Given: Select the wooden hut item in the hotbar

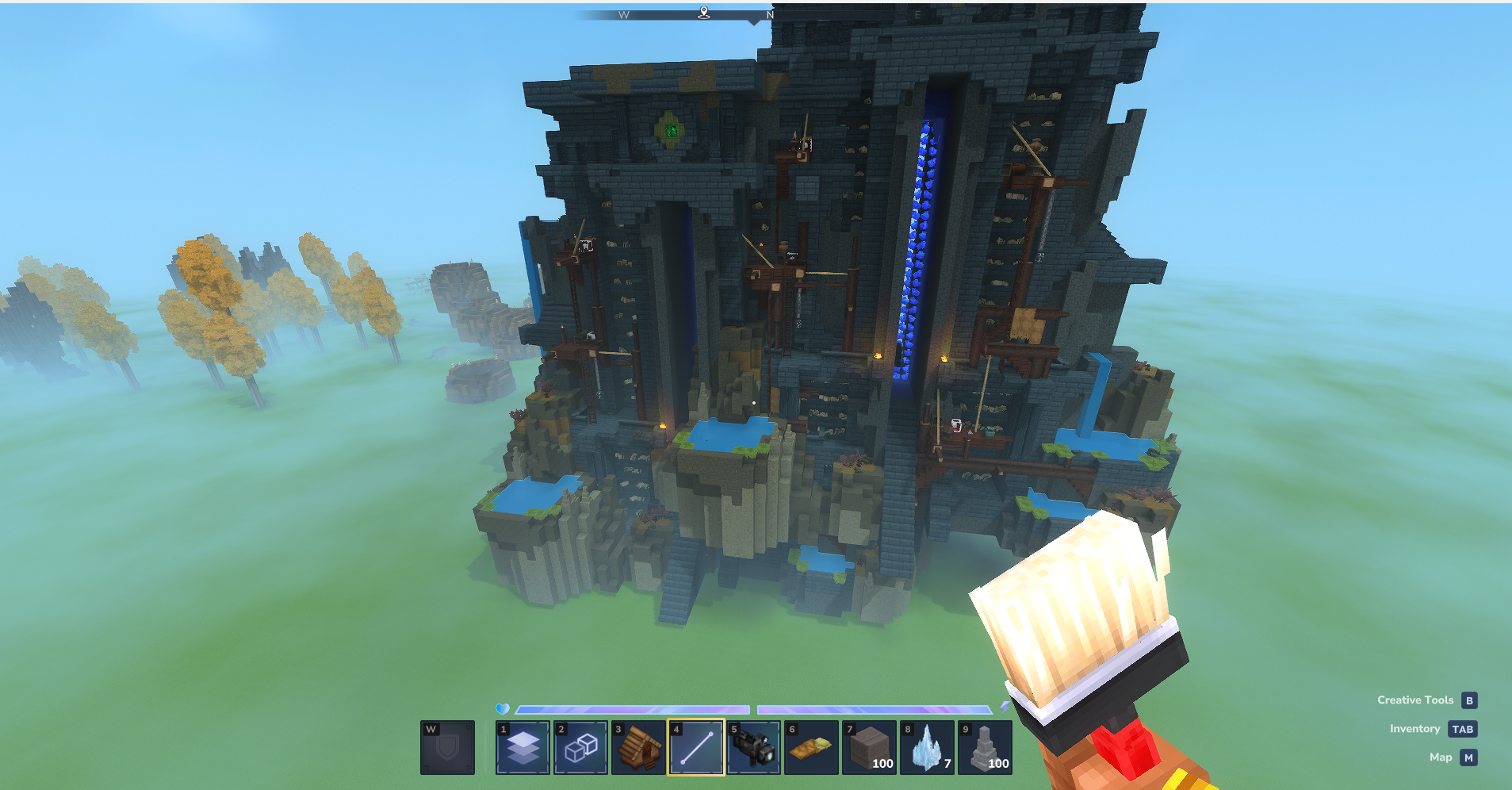Looking at the screenshot, I should pyautogui.click(x=638, y=747).
